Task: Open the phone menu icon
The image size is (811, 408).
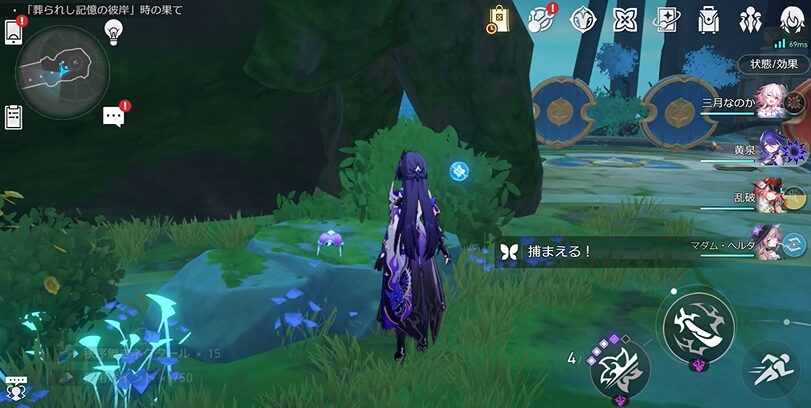Action: point(14,33)
